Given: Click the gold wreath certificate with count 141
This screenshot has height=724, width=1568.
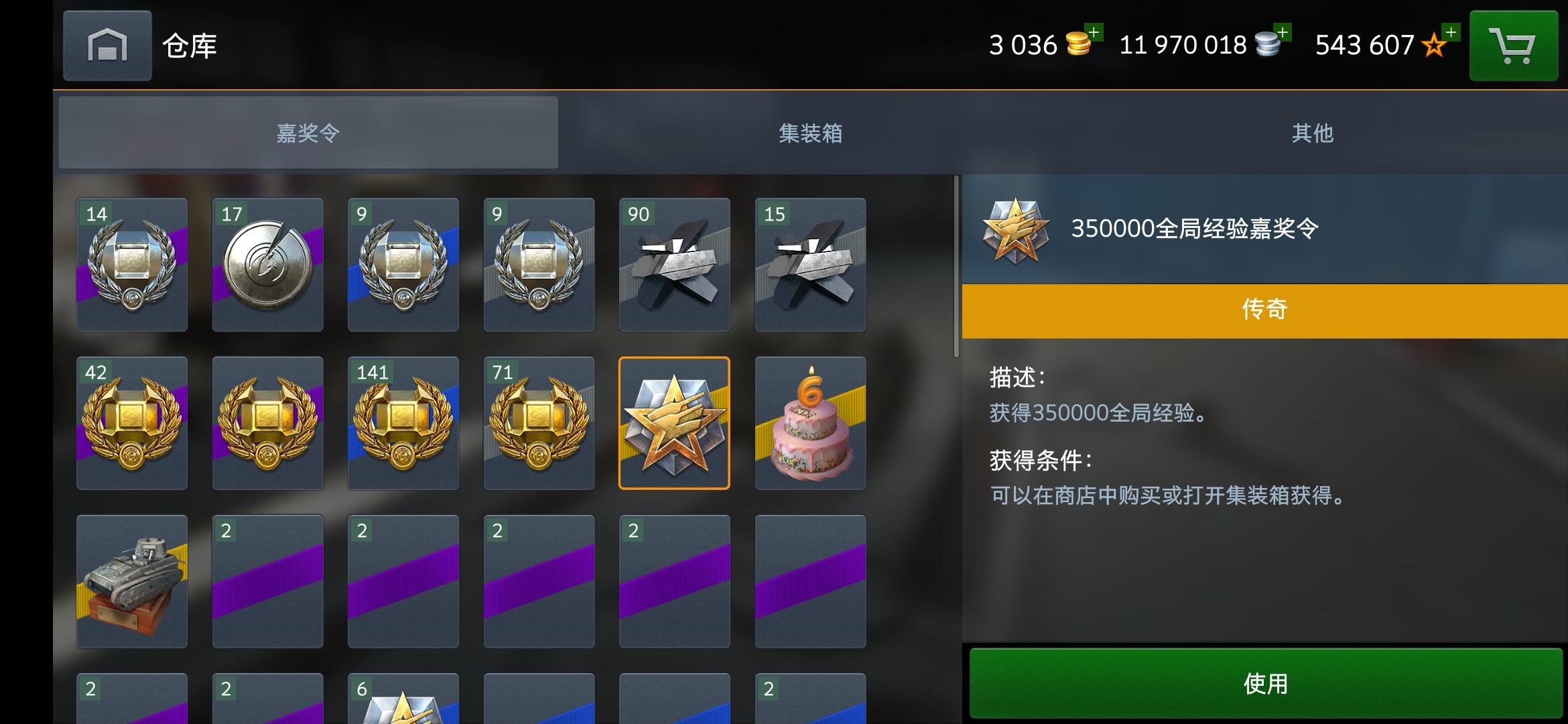Looking at the screenshot, I should (x=403, y=423).
